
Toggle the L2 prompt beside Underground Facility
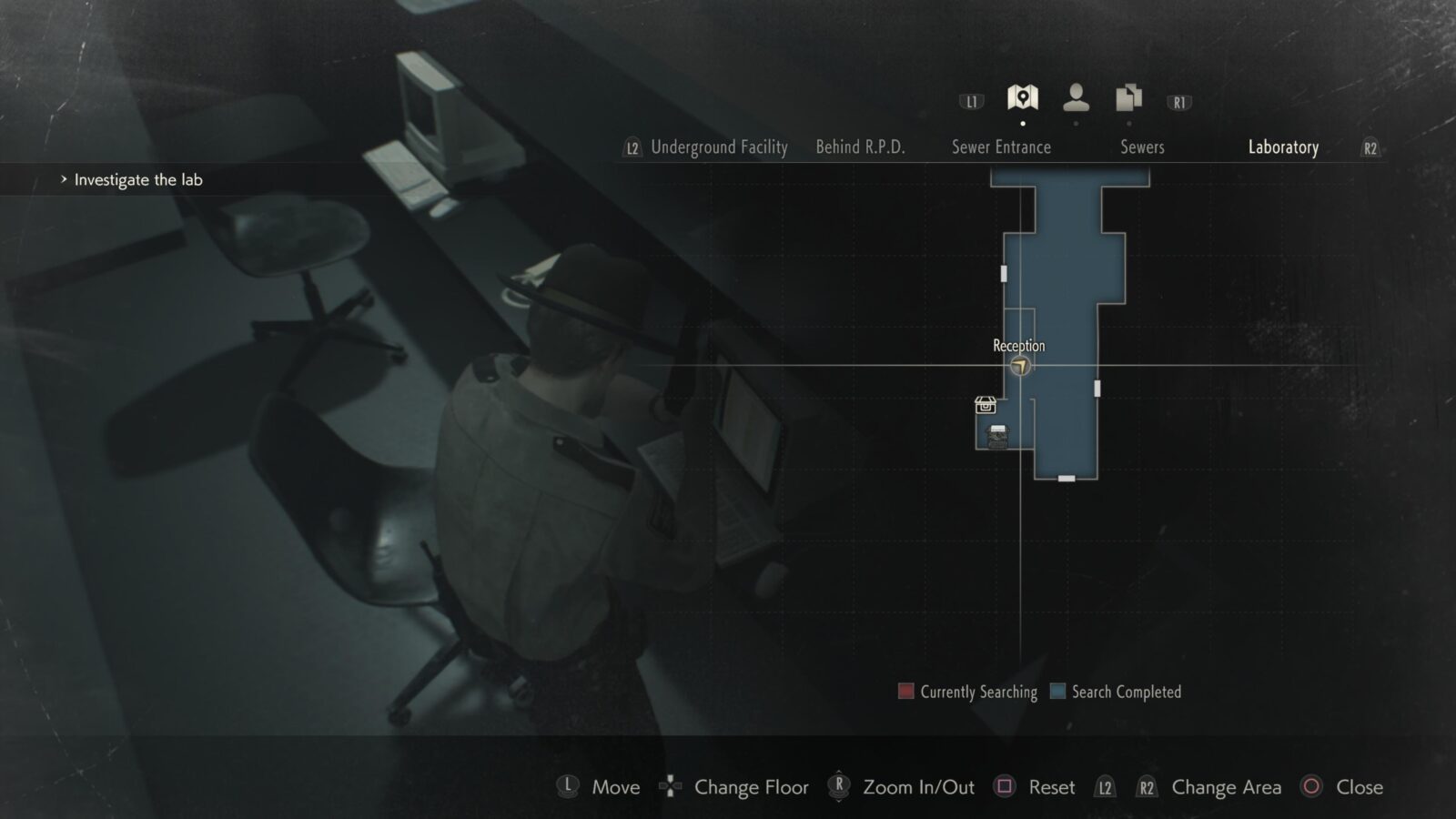click(x=632, y=147)
